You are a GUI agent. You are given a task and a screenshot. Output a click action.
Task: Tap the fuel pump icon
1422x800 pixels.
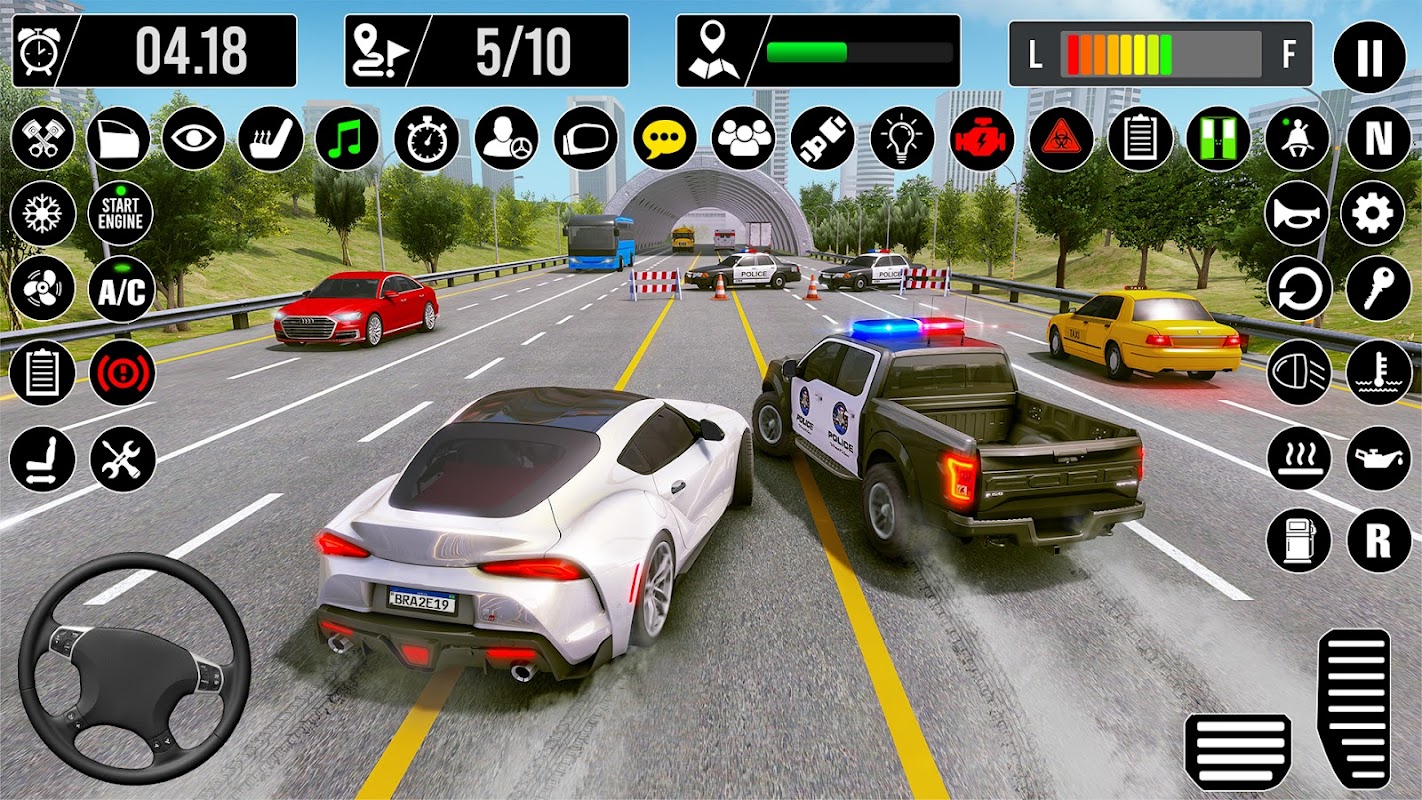click(x=1298, y=540)
